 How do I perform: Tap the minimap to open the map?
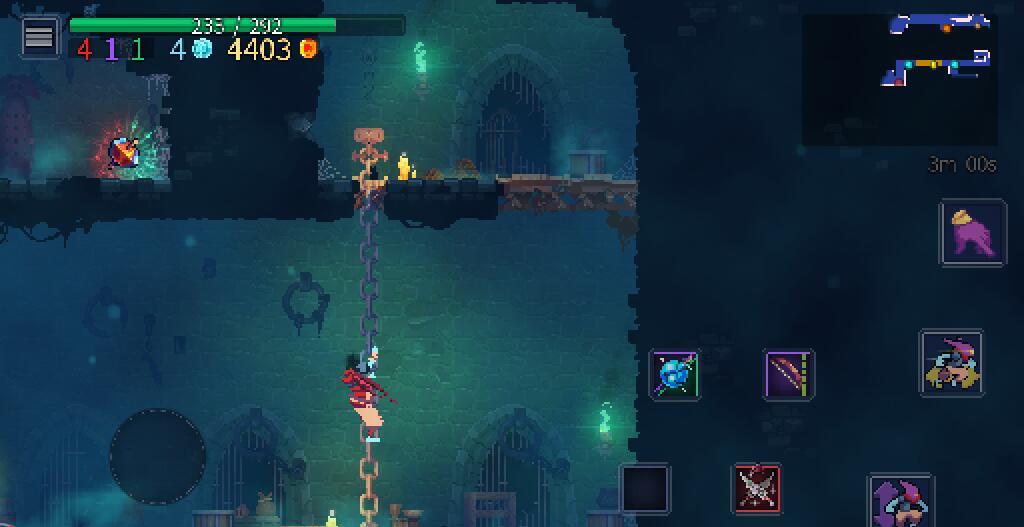tap(899, 79)
